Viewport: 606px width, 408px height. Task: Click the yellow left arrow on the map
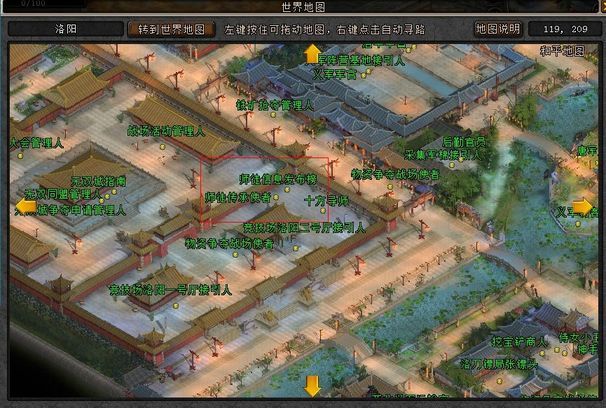pyautogui.click(x=21, y=207)
